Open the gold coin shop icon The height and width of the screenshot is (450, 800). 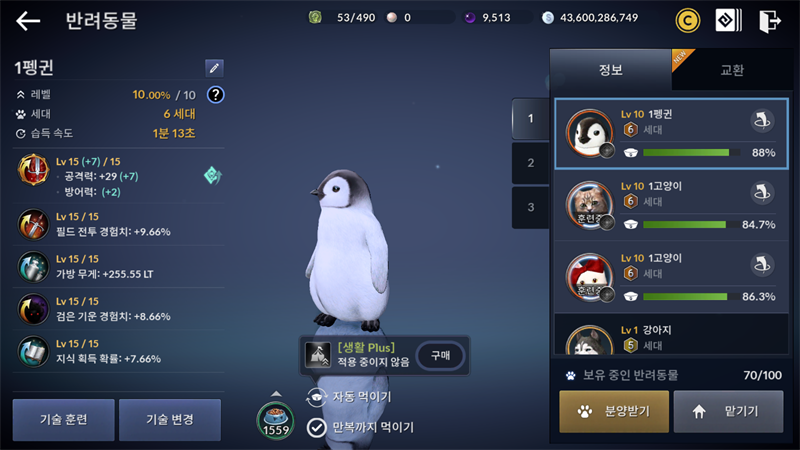[687, 20]
